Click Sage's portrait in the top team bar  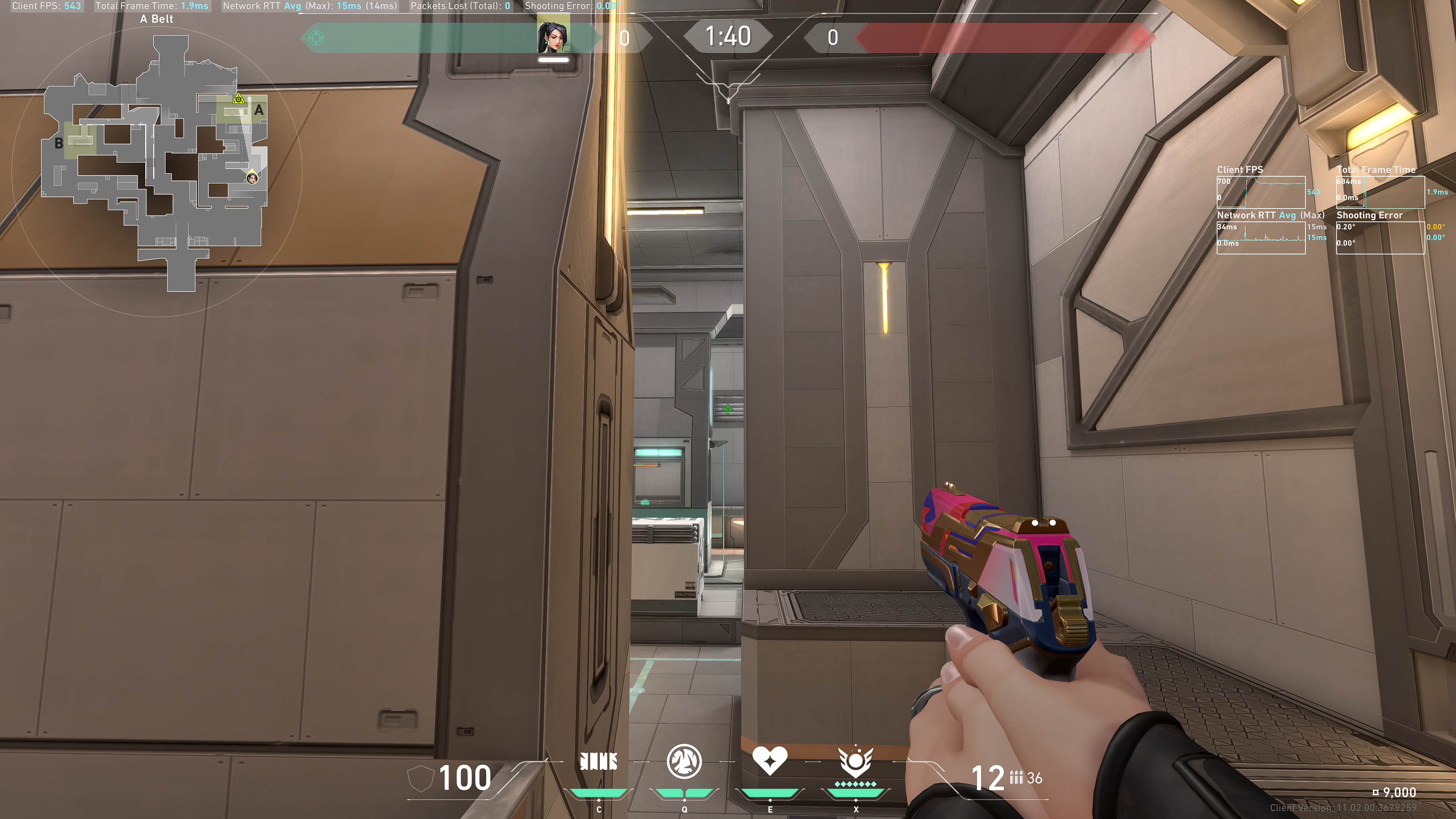click(553, 37)
